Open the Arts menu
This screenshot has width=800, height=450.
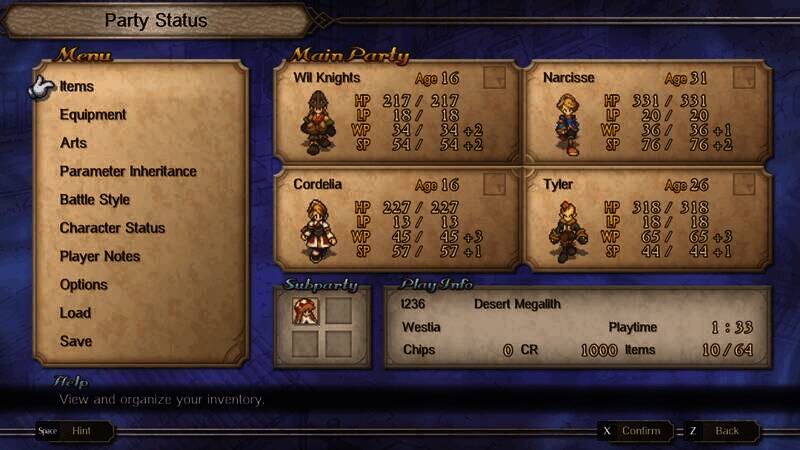[x=73, y=143]
